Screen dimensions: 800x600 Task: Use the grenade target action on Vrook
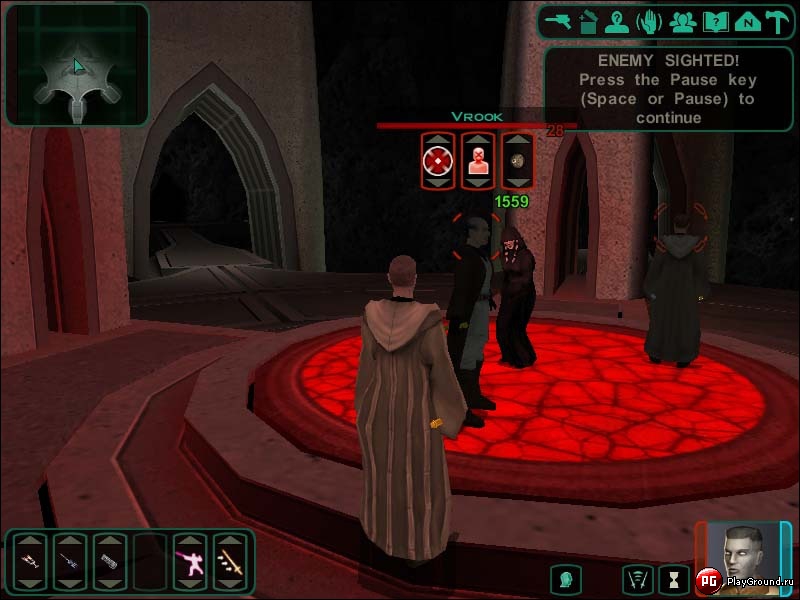[517, 160]
